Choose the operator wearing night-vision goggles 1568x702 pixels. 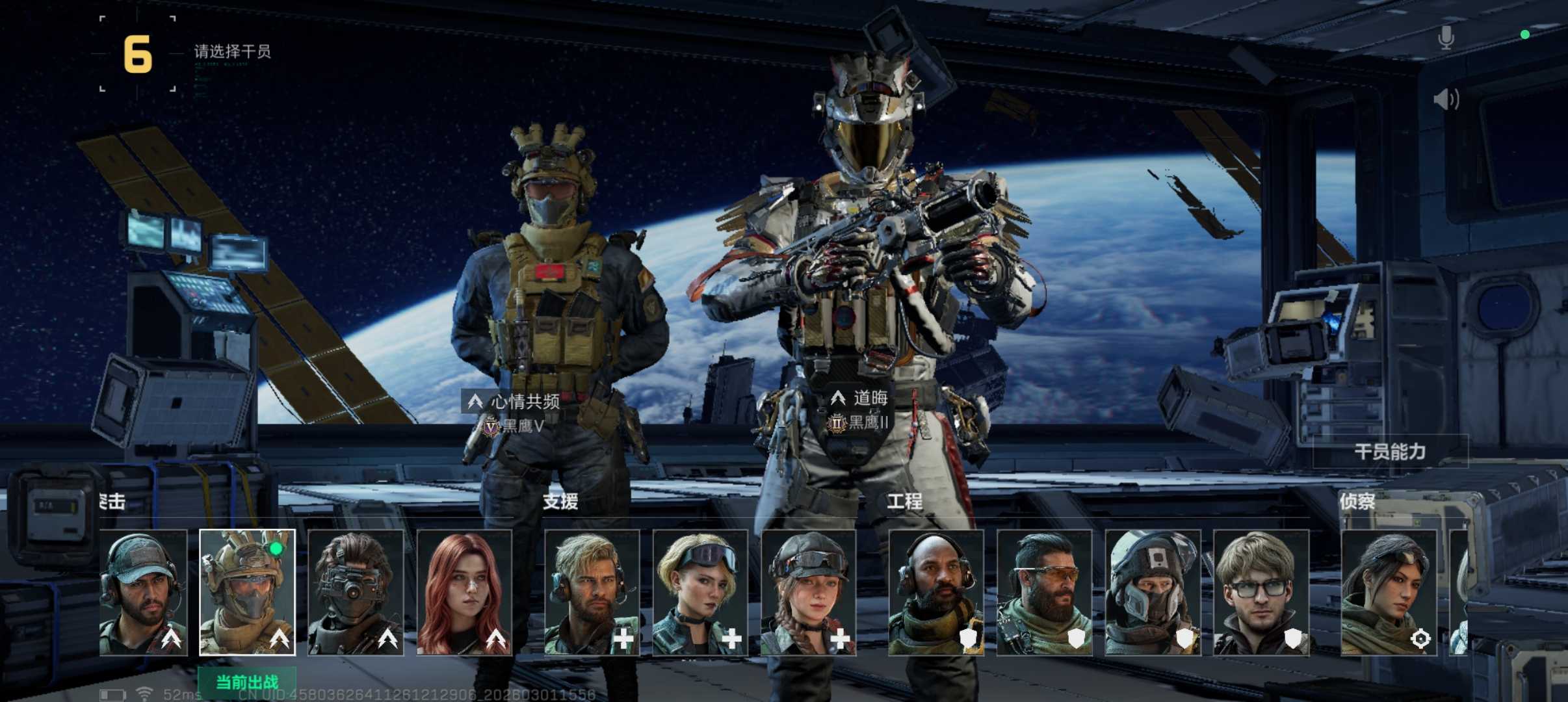[x=355, y=592]
